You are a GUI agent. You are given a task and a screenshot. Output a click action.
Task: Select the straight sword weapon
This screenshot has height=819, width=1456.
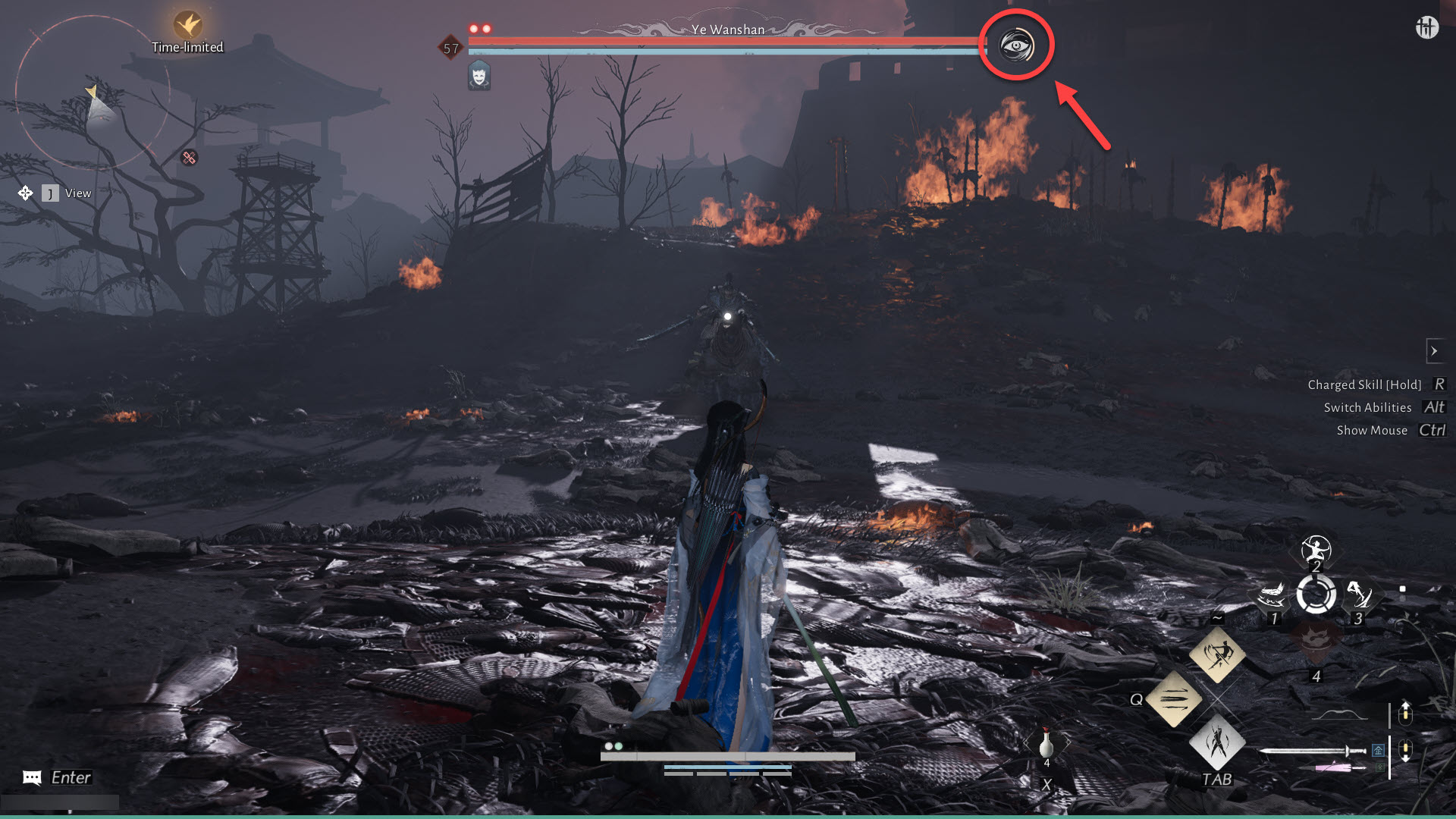click(x=1312, y=751)
